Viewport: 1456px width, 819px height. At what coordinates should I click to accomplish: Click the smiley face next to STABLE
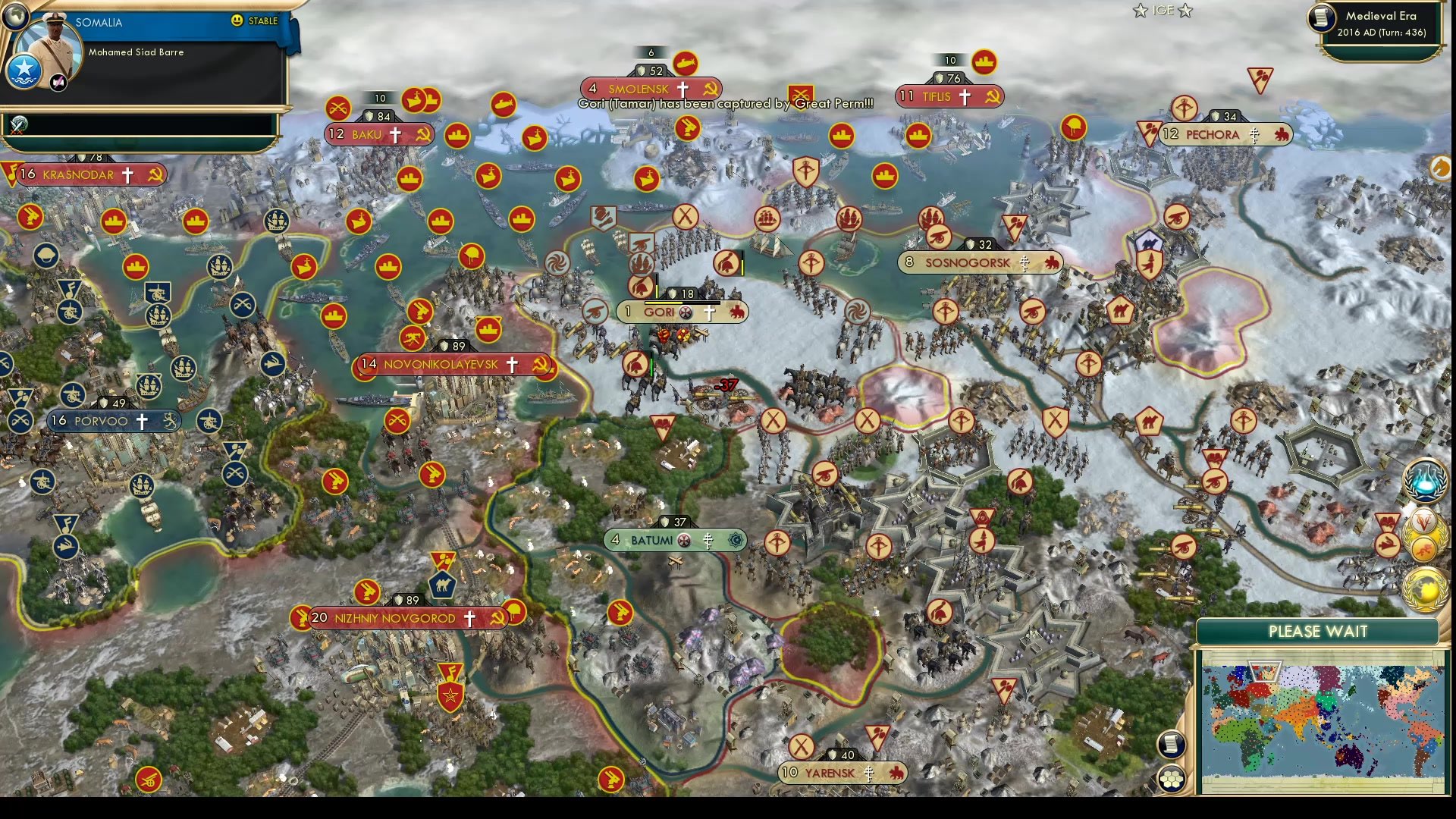[239, 22]
